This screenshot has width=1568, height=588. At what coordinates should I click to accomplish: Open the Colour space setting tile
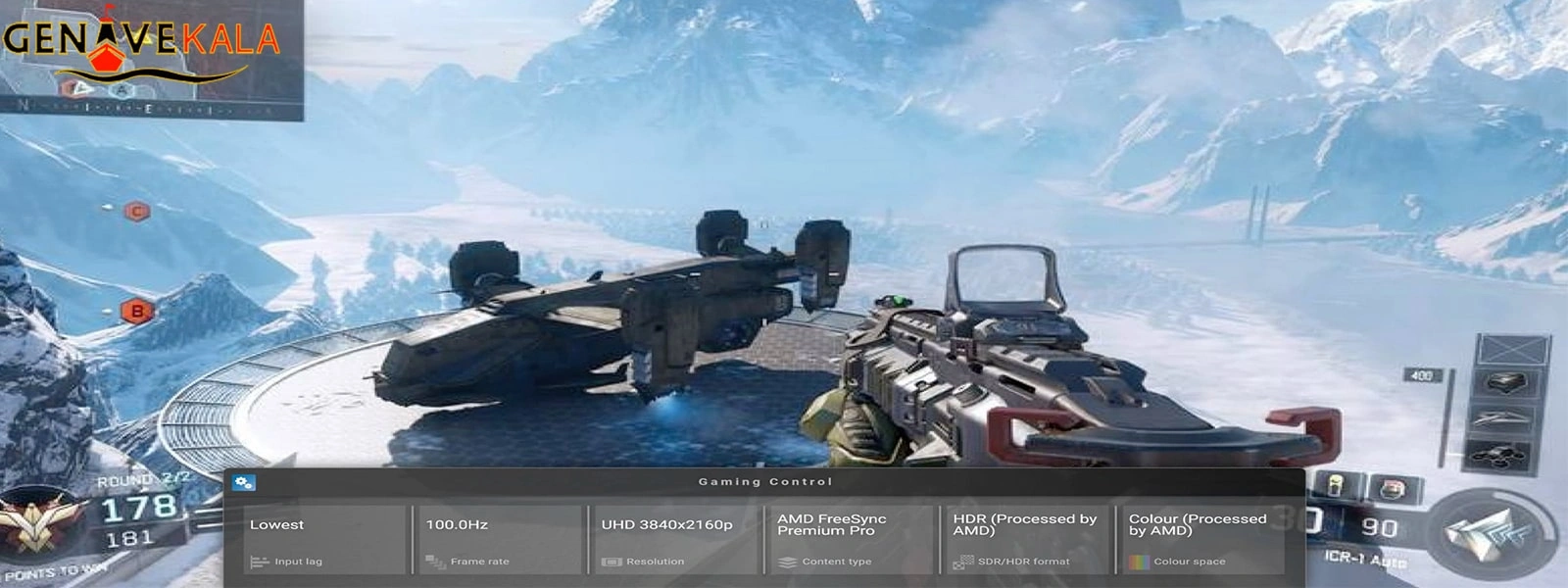(x=1202, y=539)
